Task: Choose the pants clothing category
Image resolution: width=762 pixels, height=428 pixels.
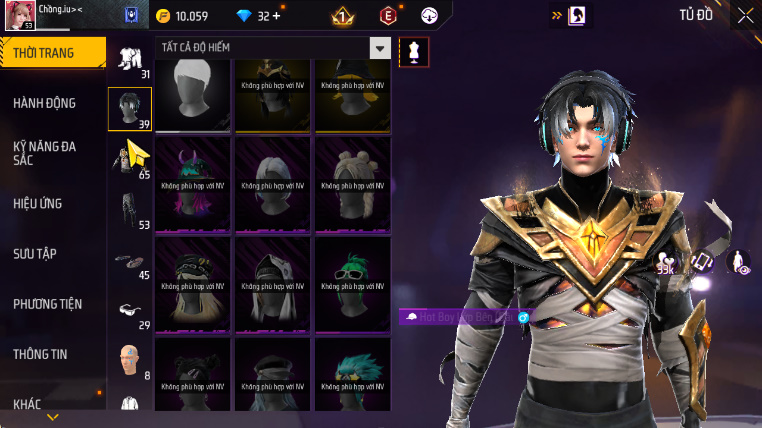Action: point(130,208)
